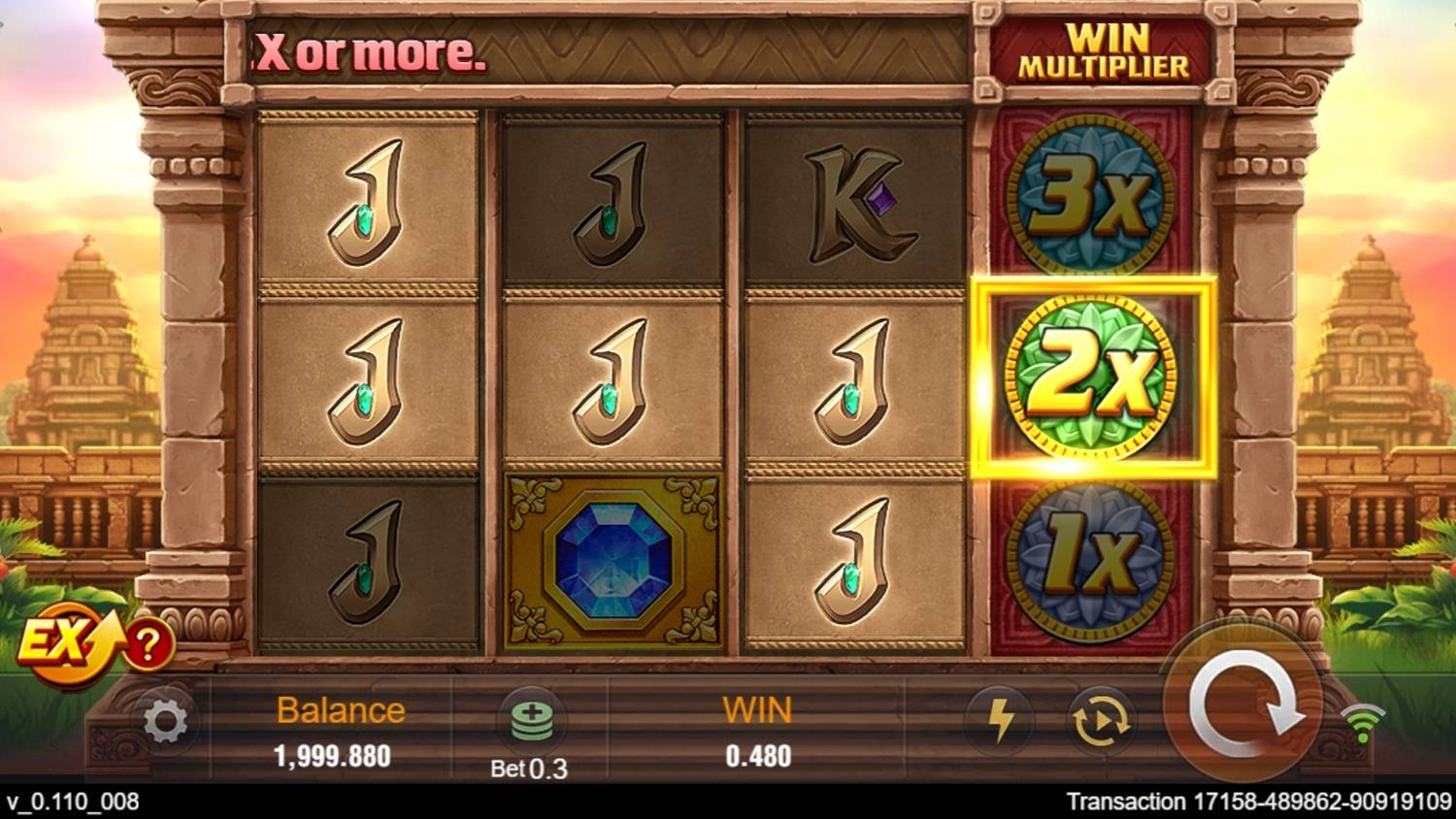Toggle turbo mode with the lightning bolt

click(x=1001, y=719)
